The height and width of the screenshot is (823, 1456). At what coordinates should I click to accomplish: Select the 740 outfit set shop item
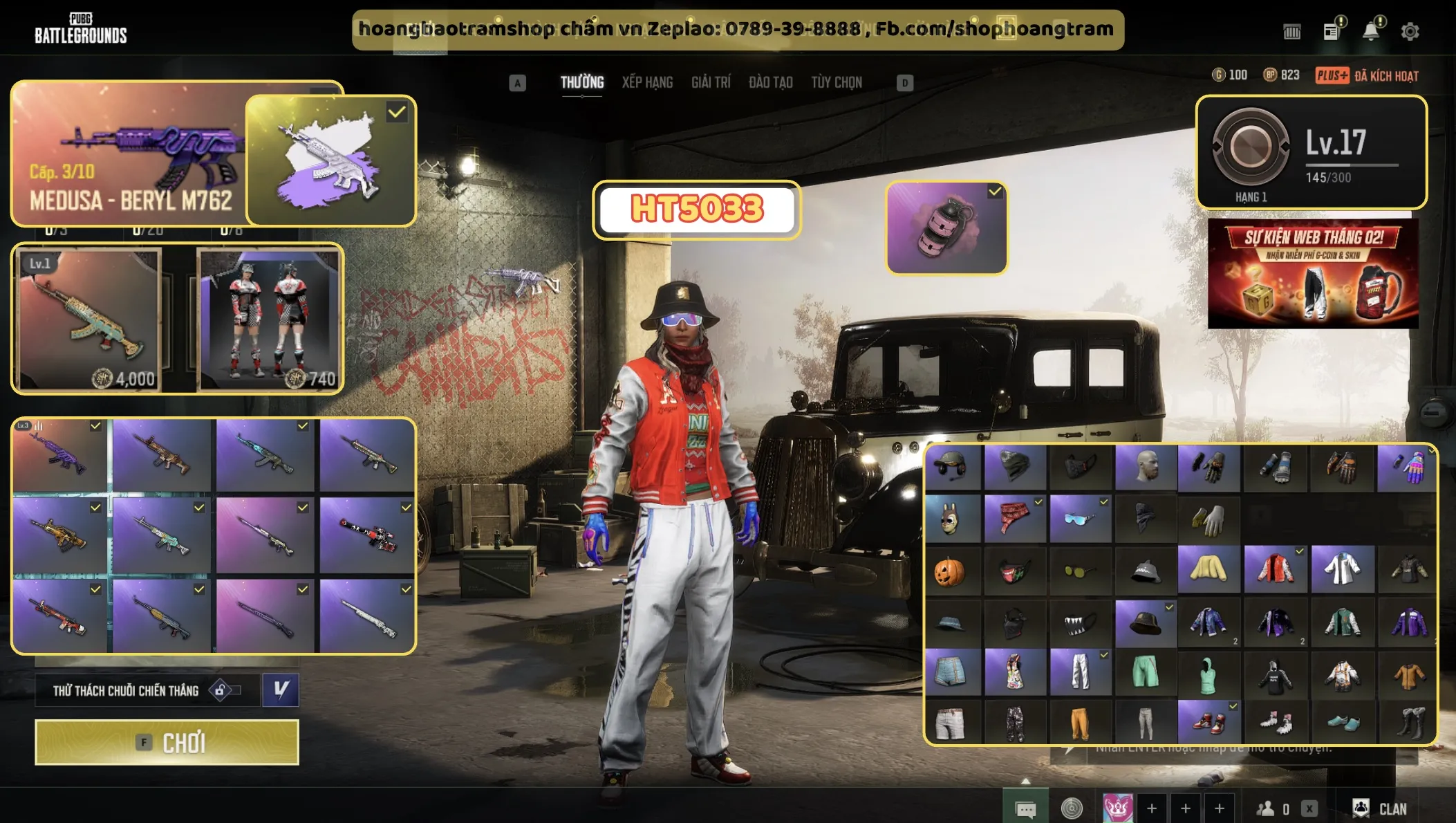pyautogui.click(x=269, y=320)
